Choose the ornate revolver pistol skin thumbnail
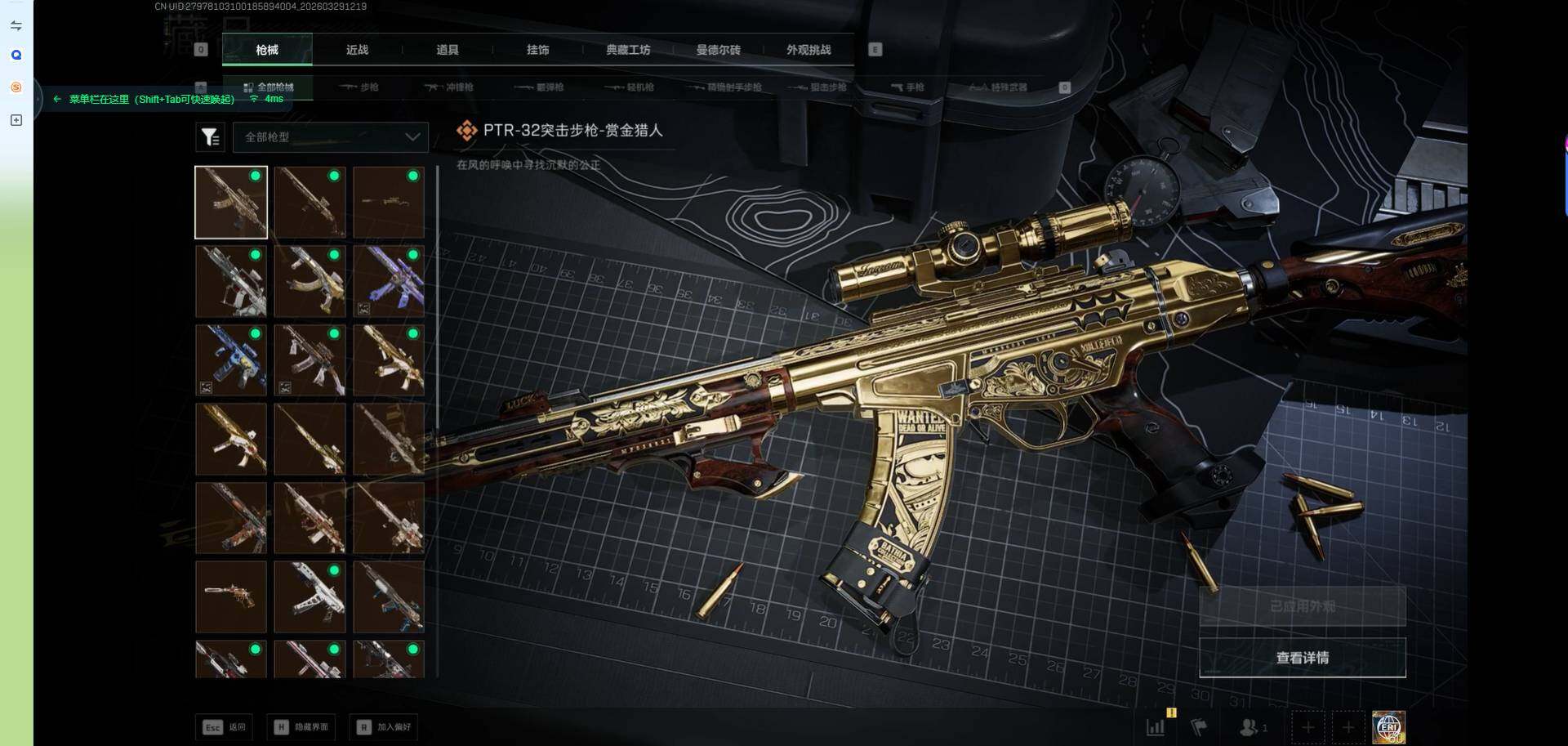This screenshot has width=1568, height=746. (231, 596)
